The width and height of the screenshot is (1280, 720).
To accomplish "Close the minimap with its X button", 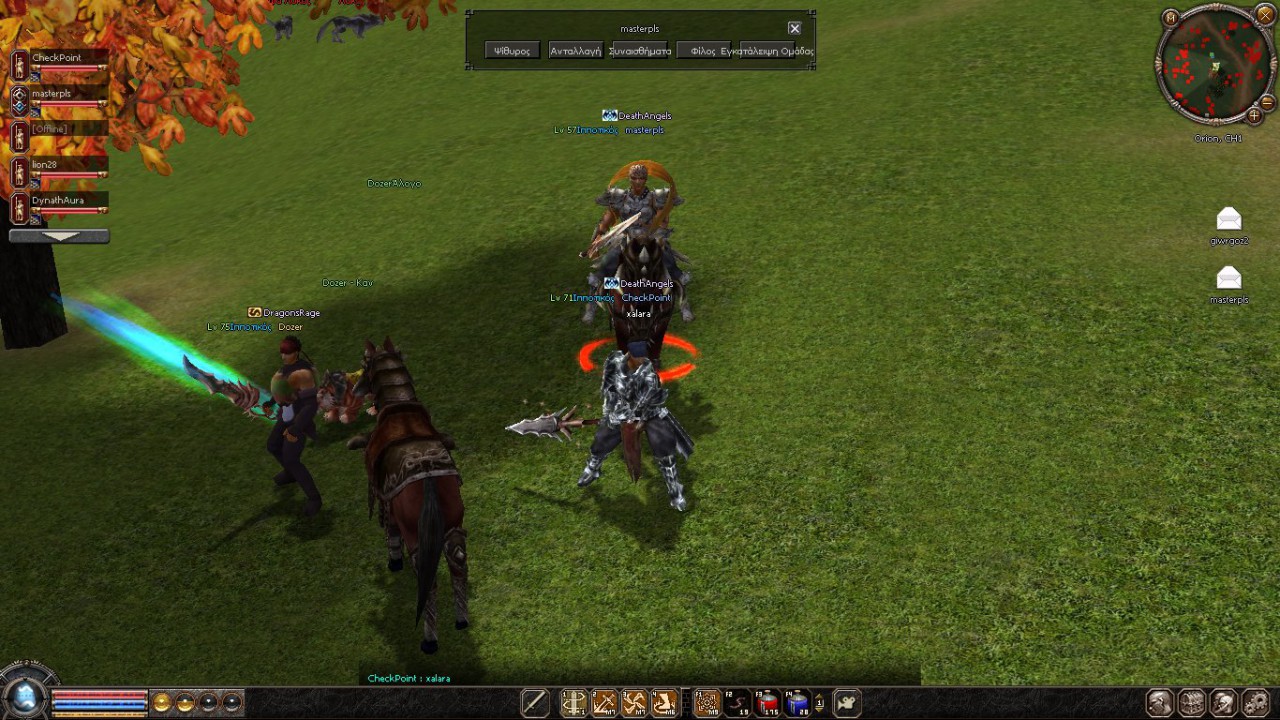I will 1265,15.
